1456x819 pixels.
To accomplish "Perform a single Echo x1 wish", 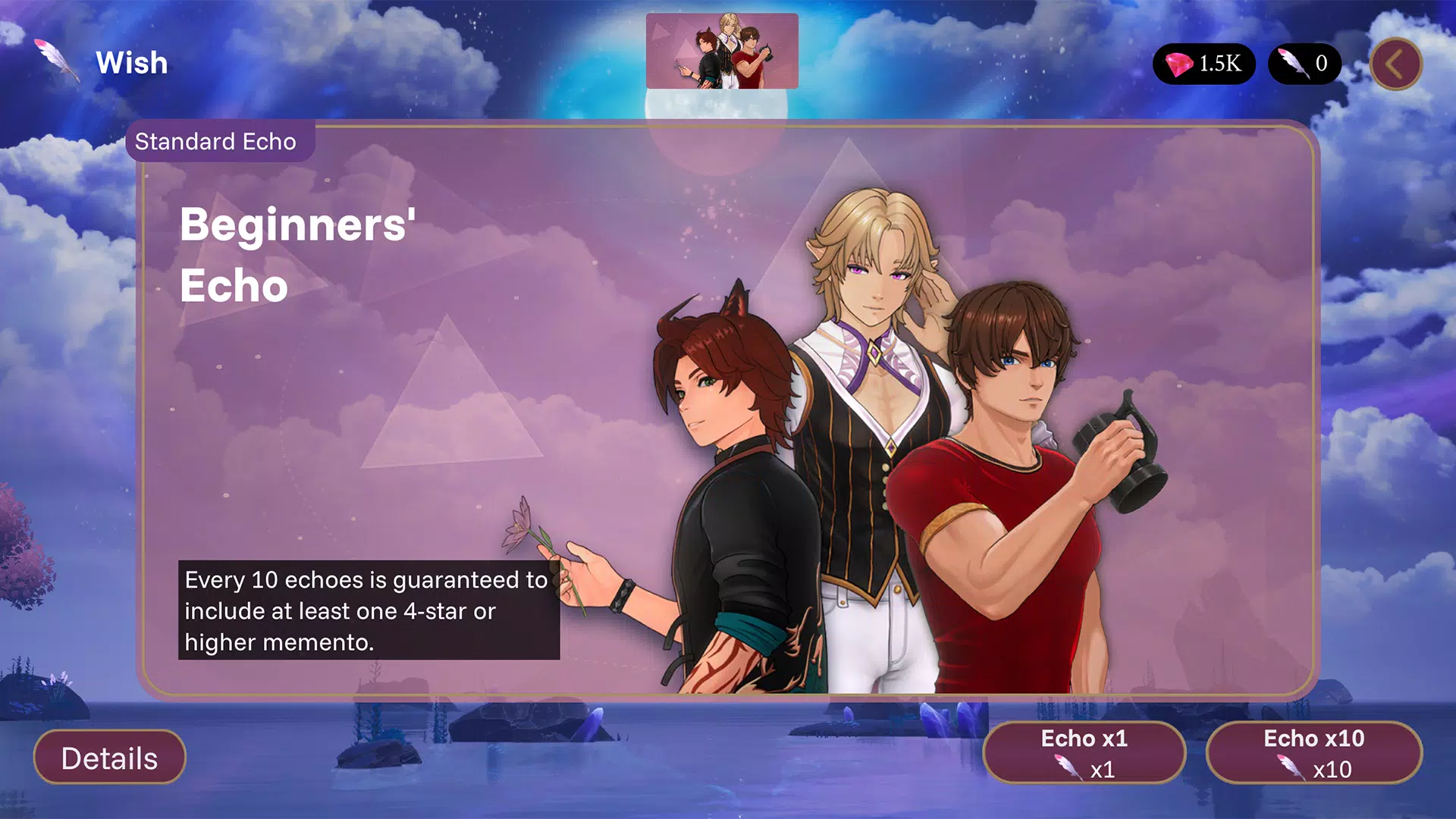I will pyautogui.click(x=1083, y=753).
